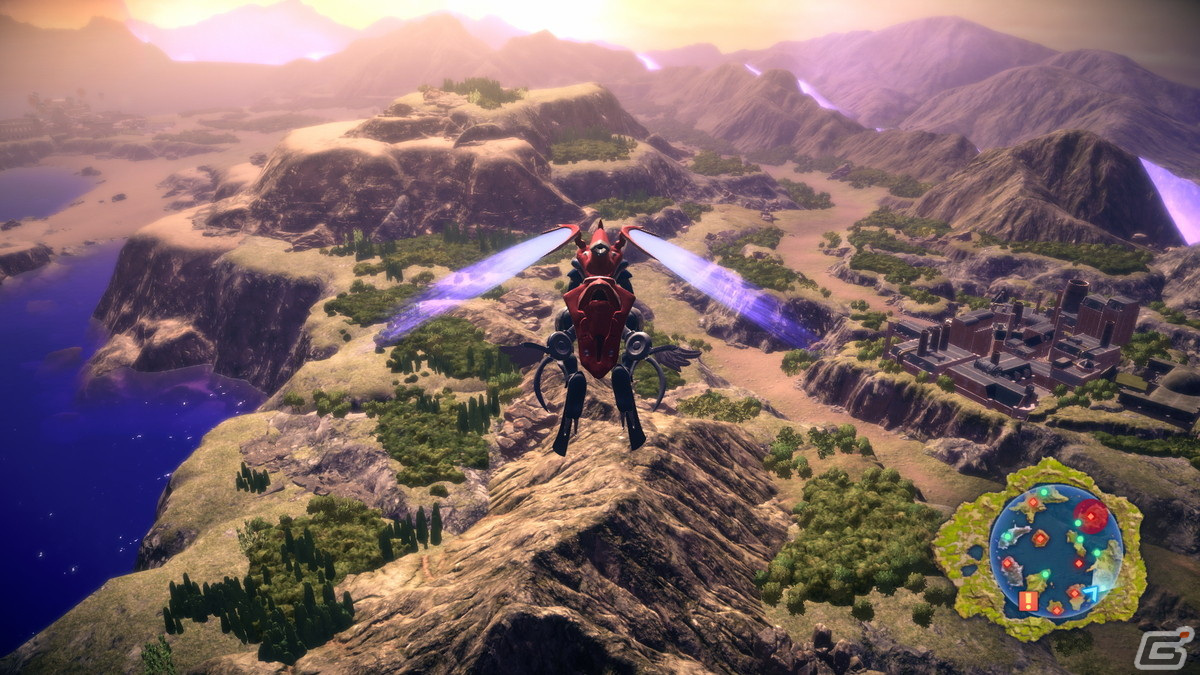
Task: Select the red exclamation alert marker on minimap
Action: [1028, 601]
